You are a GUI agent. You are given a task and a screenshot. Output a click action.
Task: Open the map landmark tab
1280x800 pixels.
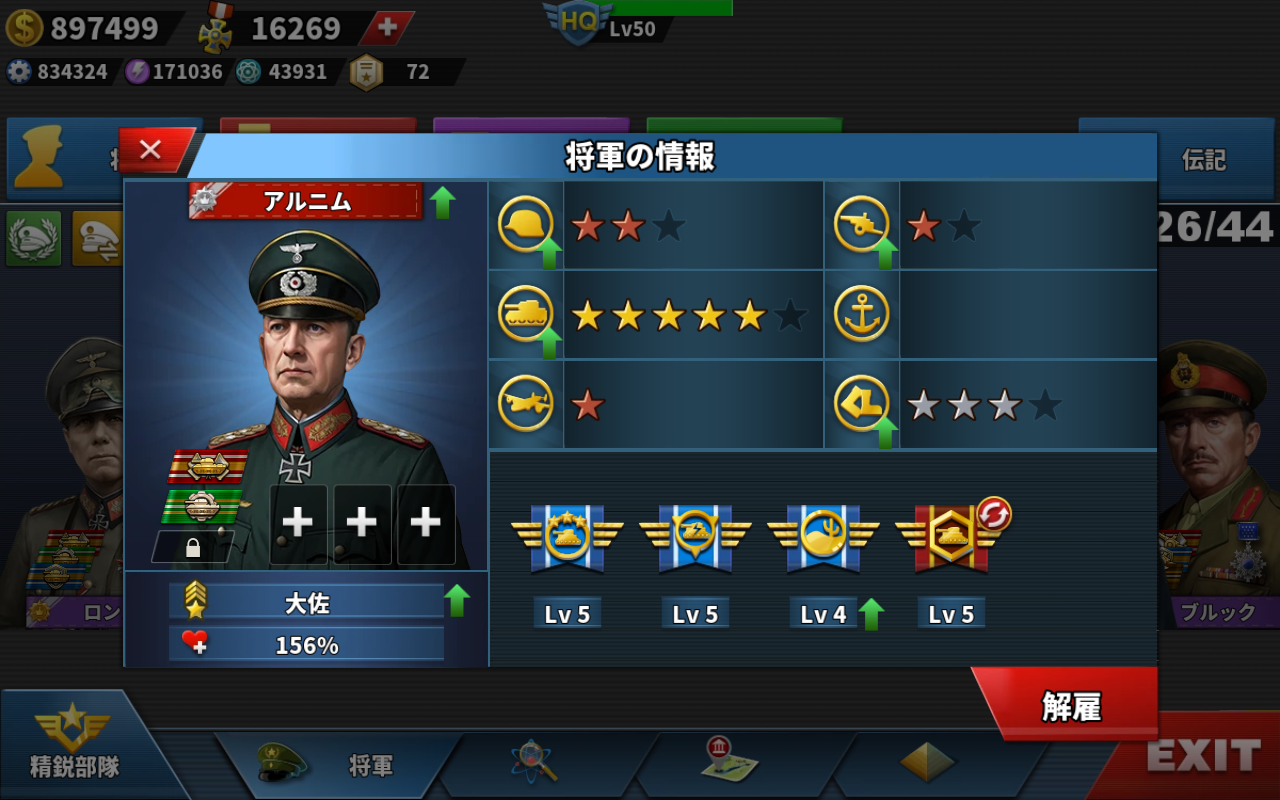730,762
